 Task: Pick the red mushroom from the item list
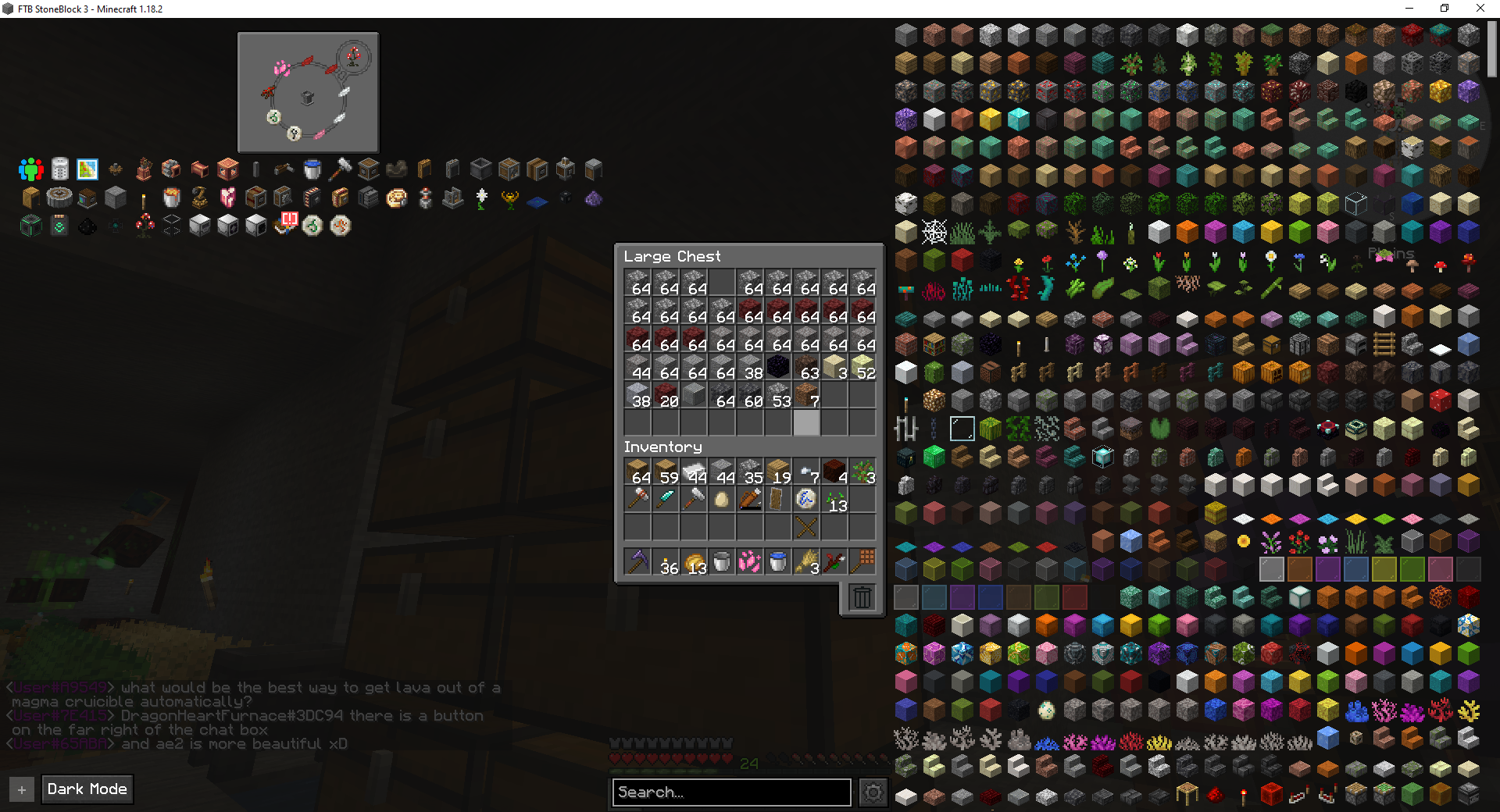1438,266
